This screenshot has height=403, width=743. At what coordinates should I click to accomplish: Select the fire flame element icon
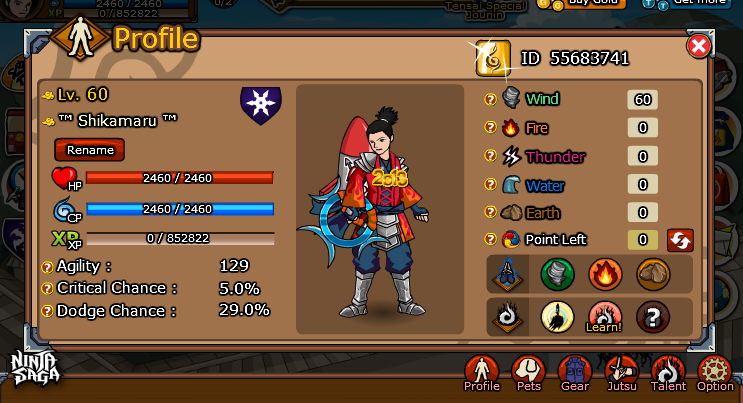[x=605, y=274]
